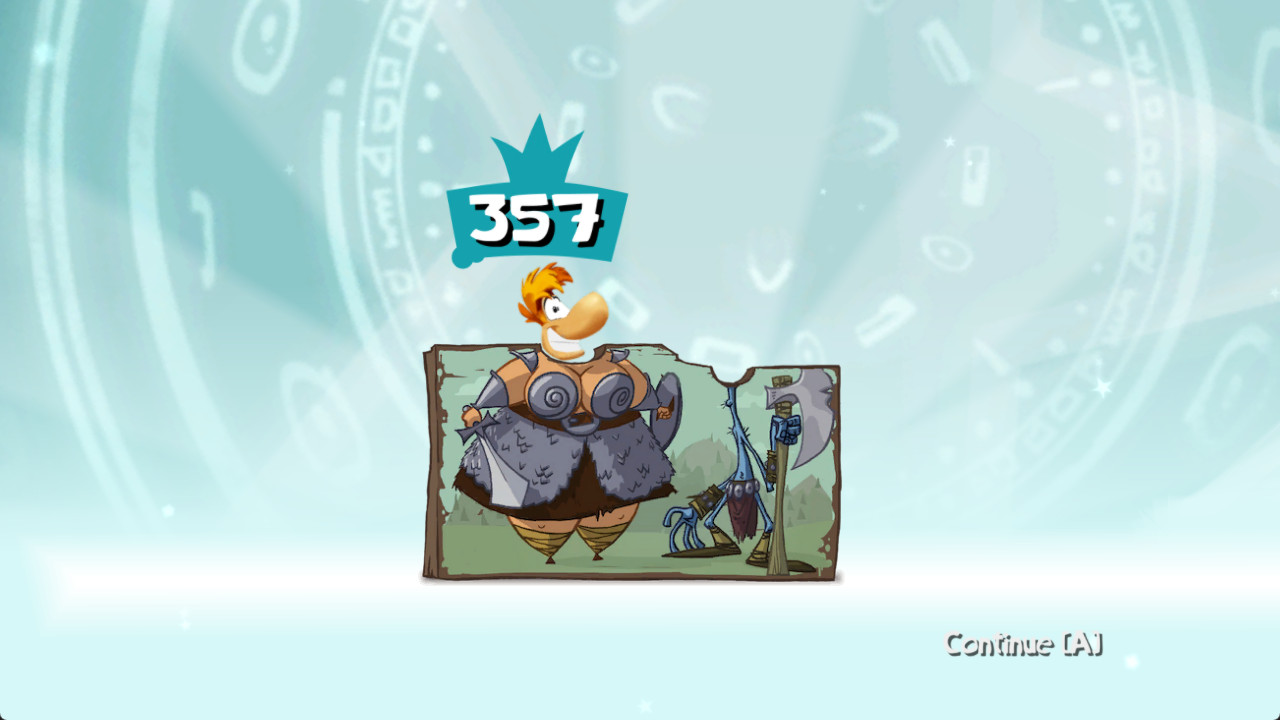Click the letter A in the continue prompt
This screenshot has height=720, width=1280.
(1083, 644)
